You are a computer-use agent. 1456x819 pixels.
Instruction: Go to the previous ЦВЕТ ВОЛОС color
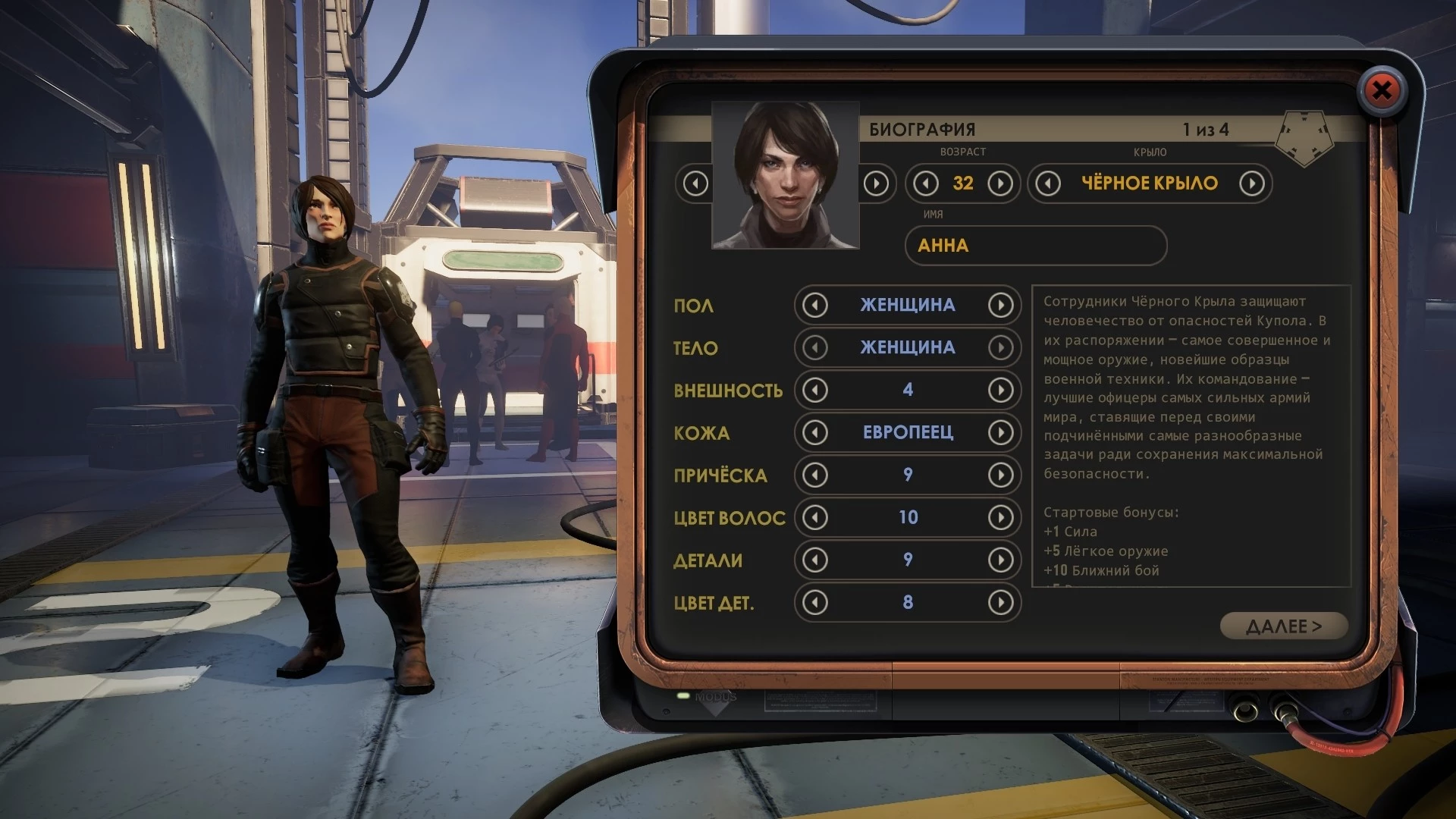815,518
